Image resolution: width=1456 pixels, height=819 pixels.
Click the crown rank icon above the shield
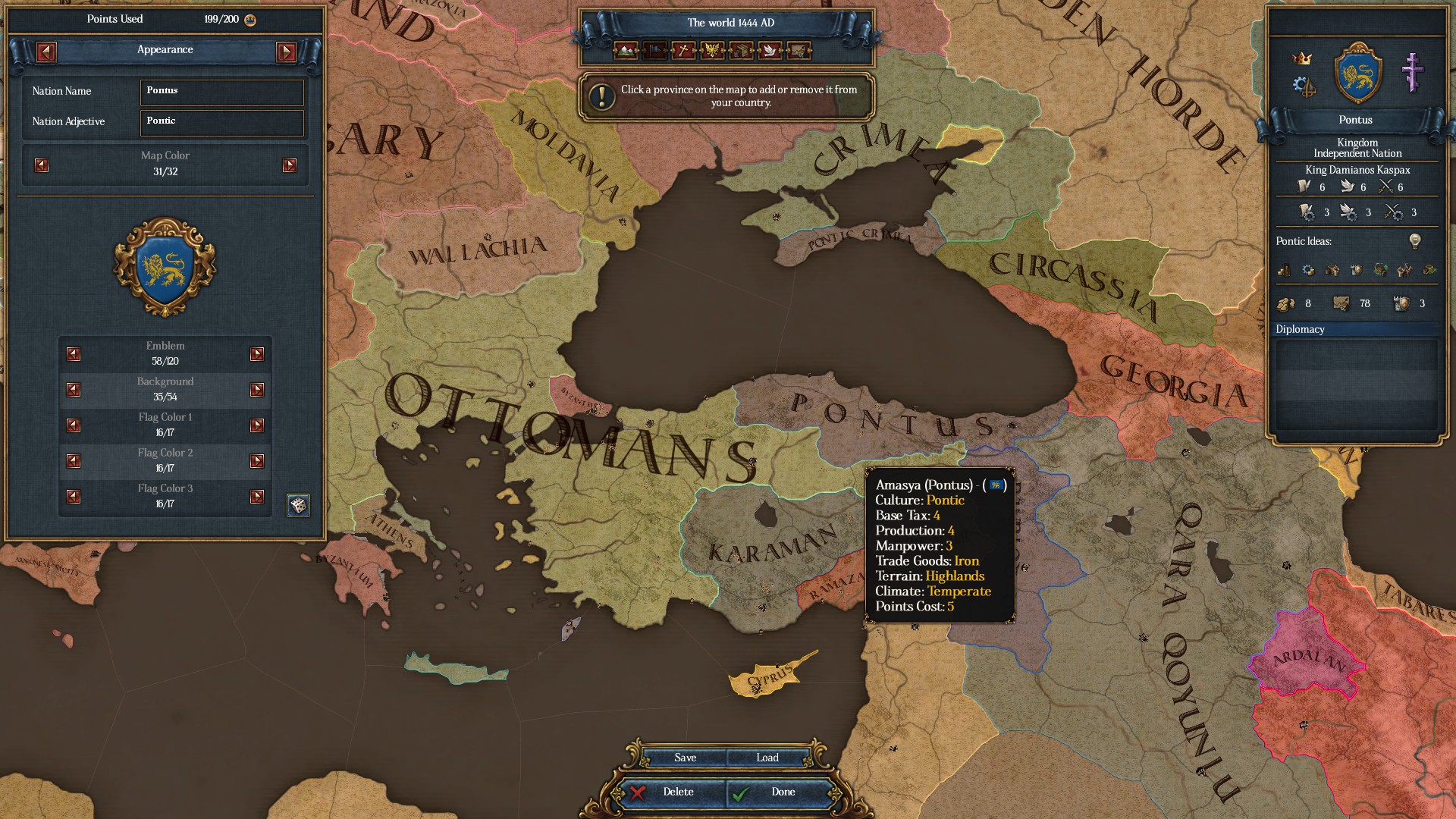tap(1302, 58)
